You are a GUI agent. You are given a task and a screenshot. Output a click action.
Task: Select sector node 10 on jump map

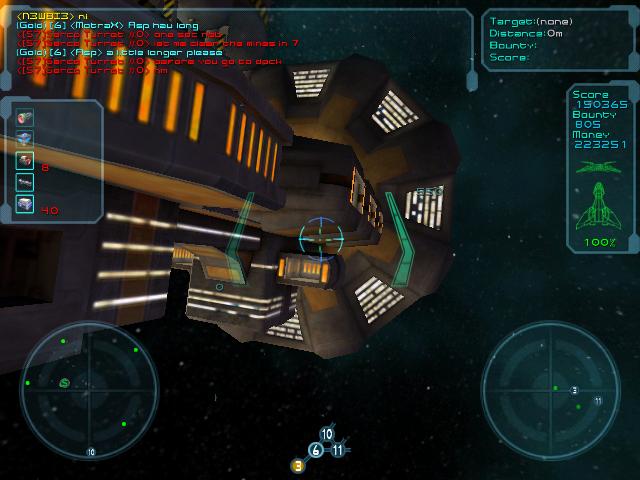tap(327, 434)
